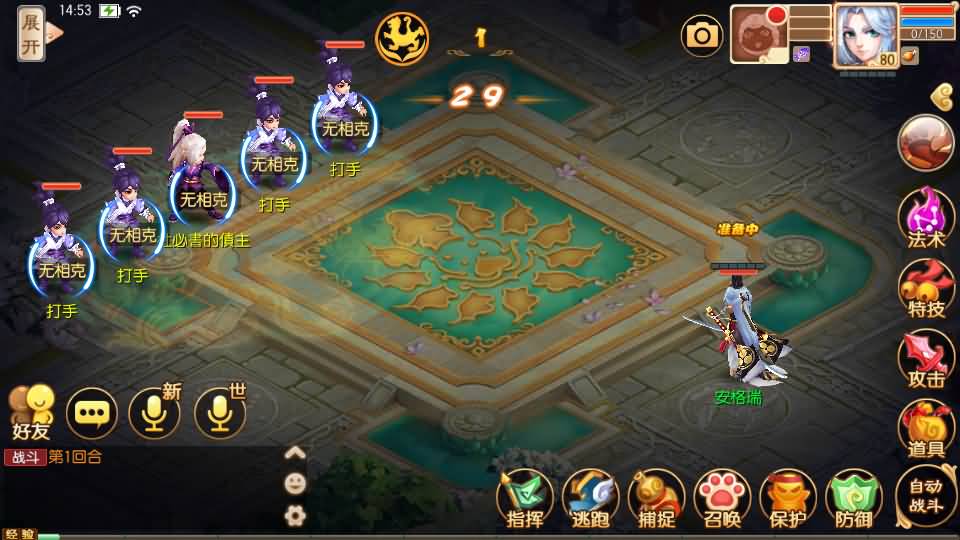960x540 pixels.
Task: Open the 指挥 command menu
Action: 525,498
